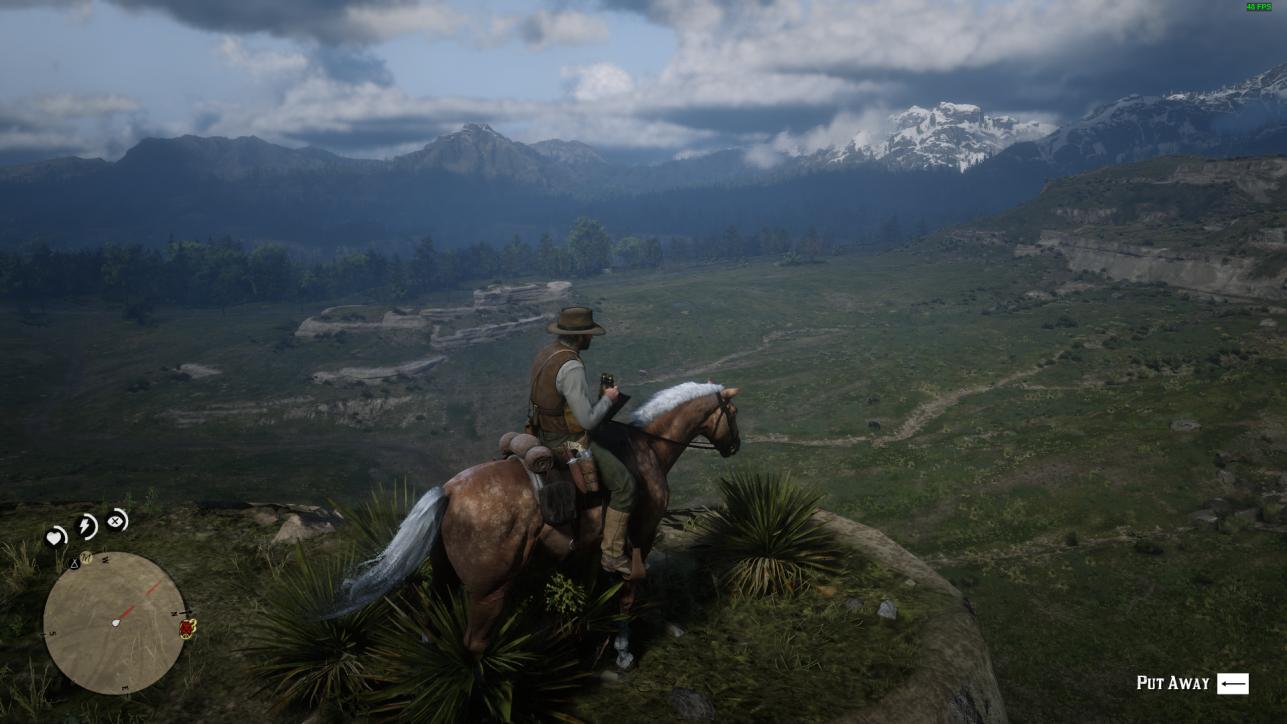Viewport: 1287px width, 724px height.
Task: Click the Dead Eye core icon
Action: coord(116,520)
